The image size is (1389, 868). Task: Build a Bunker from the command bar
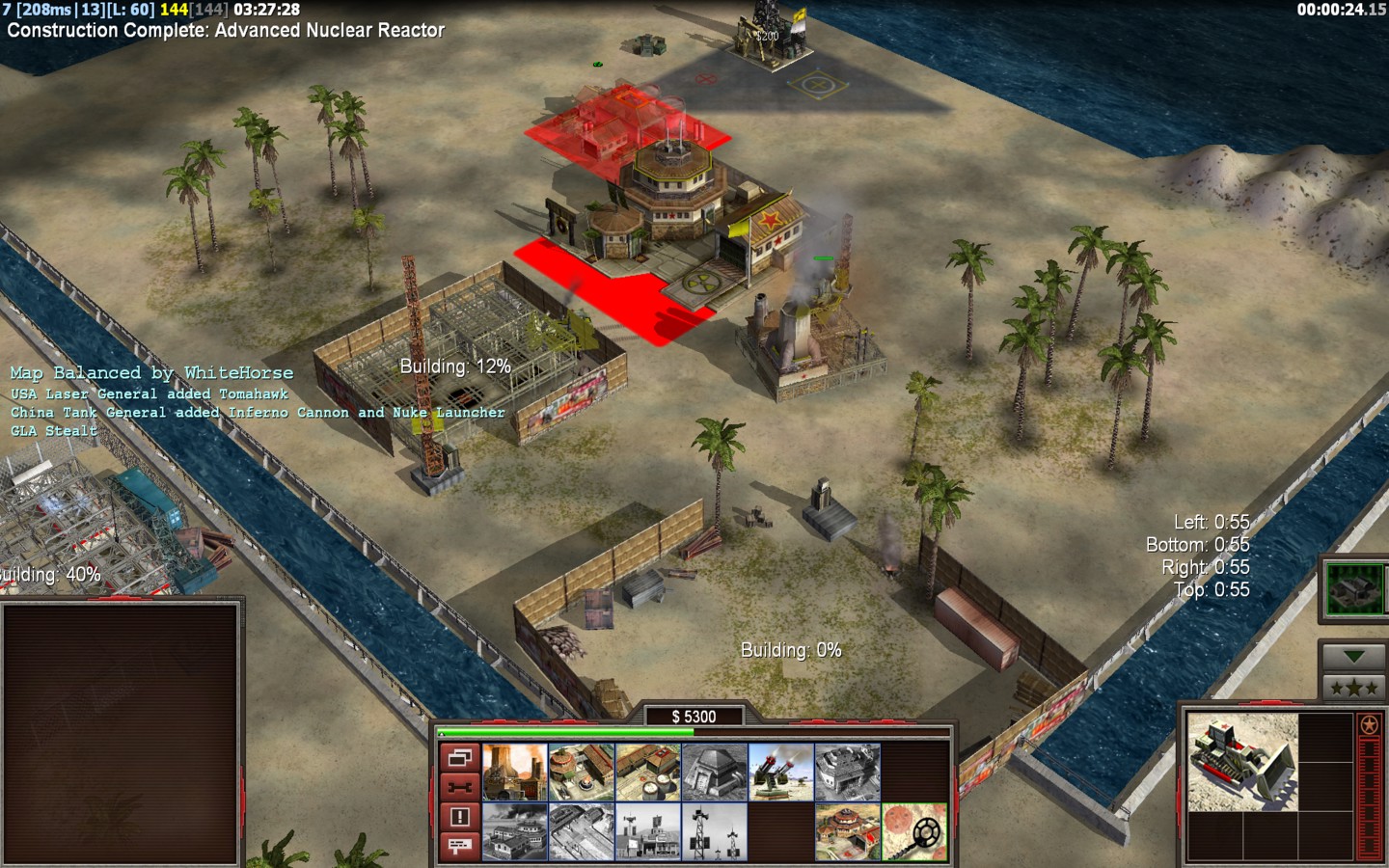point(714,772)
